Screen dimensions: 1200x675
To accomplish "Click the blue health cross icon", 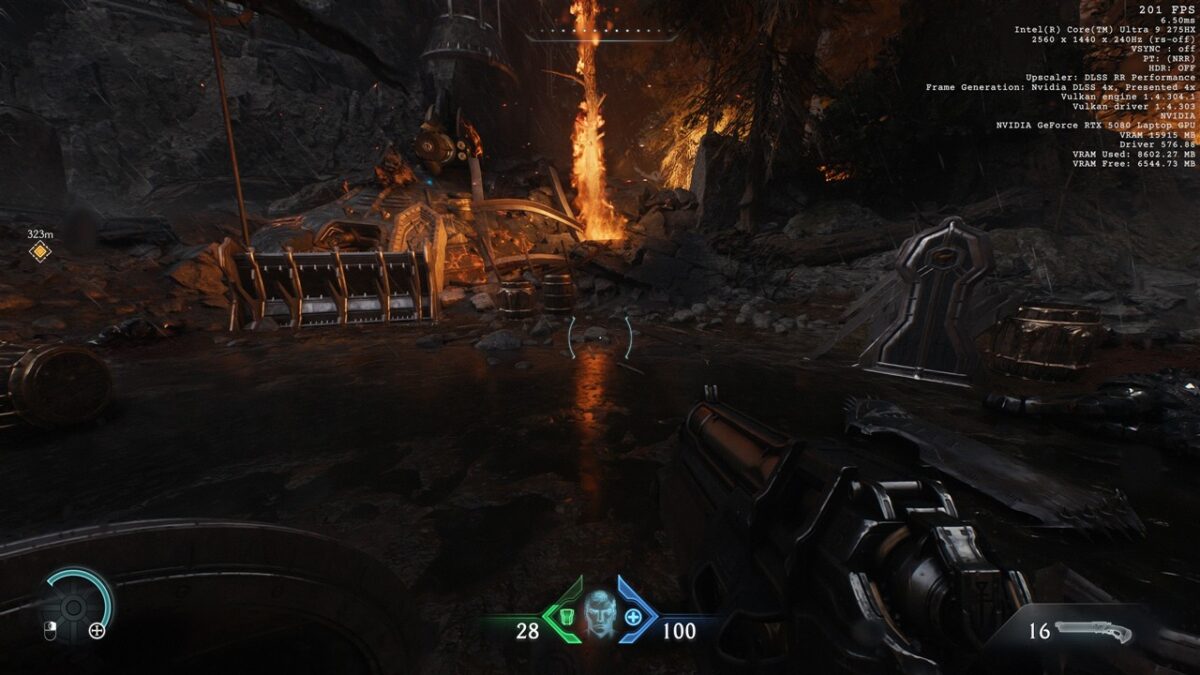I will click(x=633, y=617).
